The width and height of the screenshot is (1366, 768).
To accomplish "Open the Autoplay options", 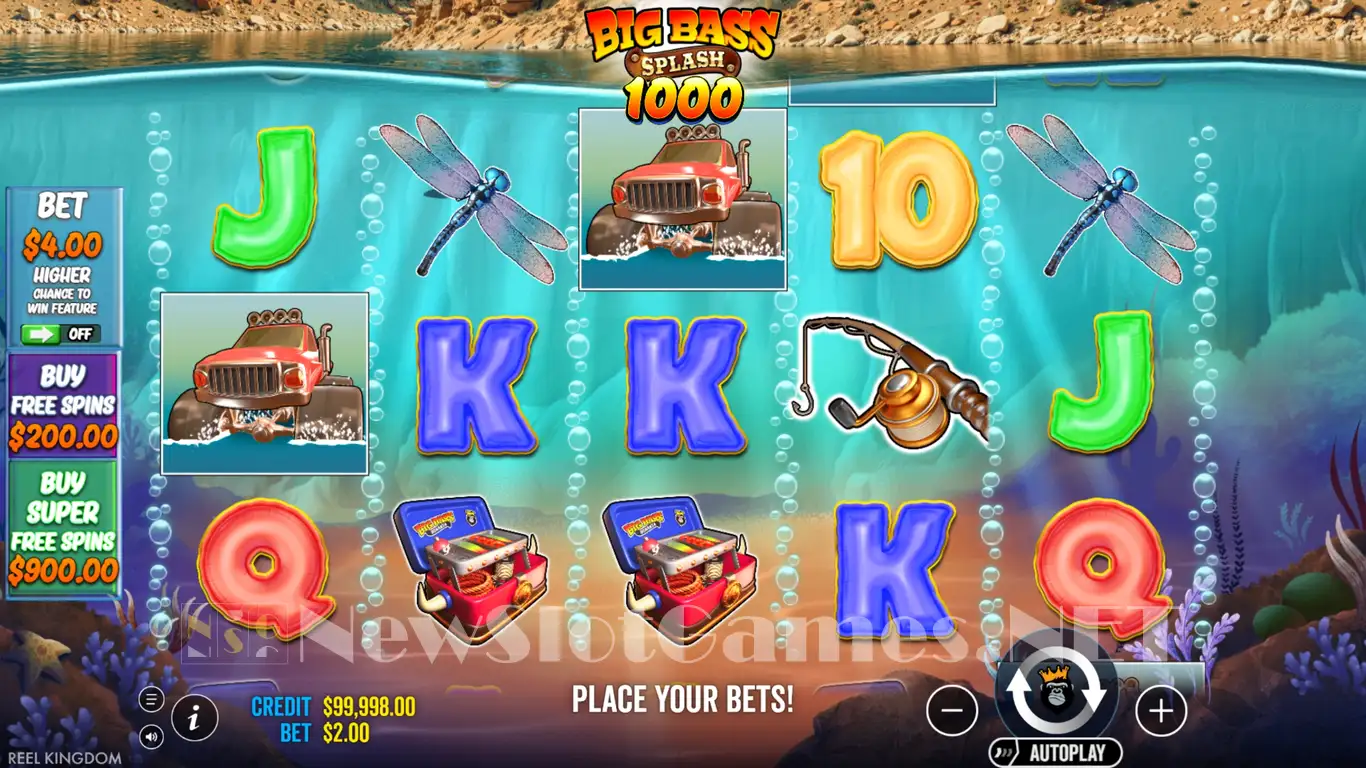I will point(1056,753).
